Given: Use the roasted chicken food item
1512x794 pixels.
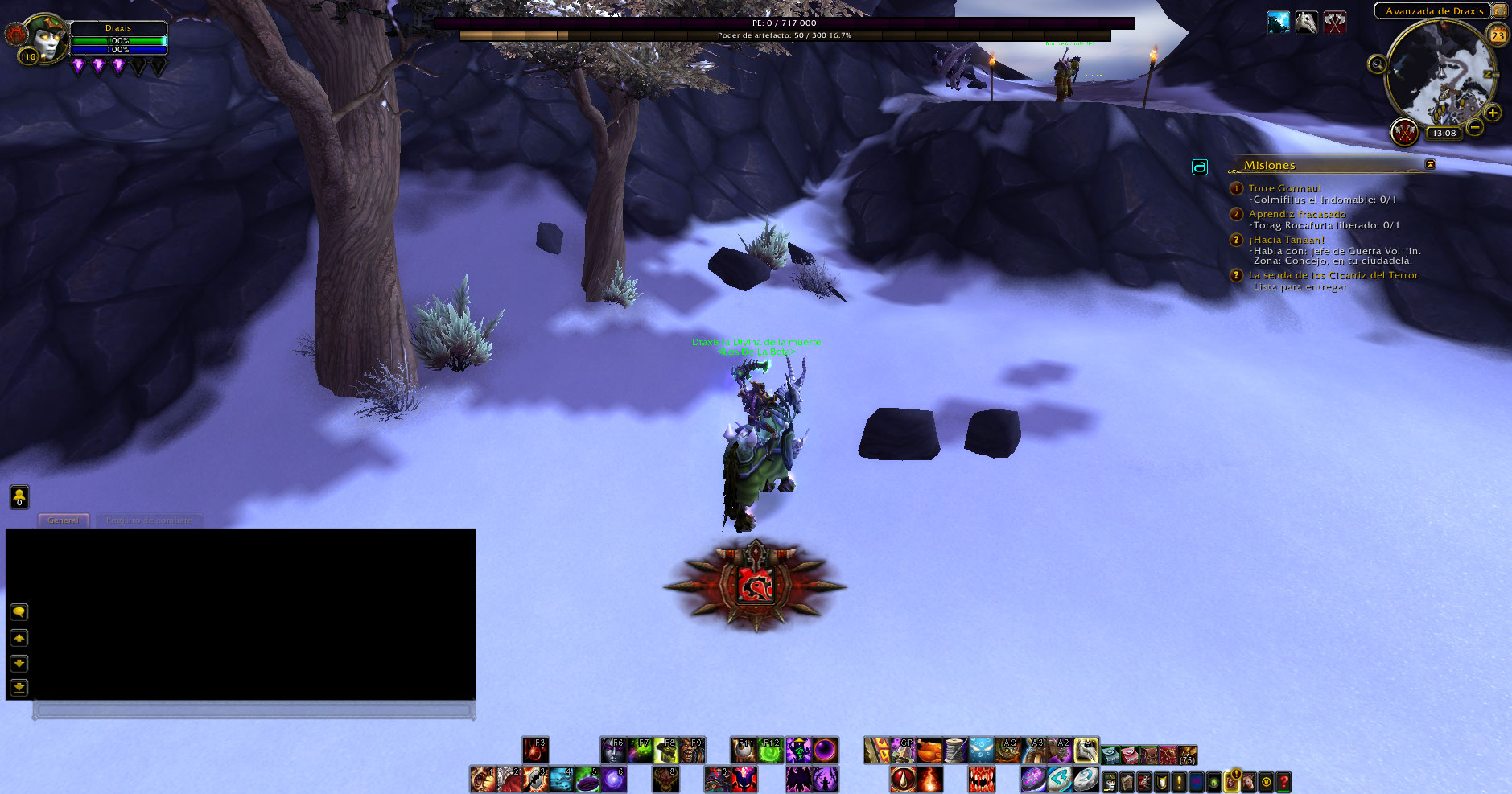Looking at the screenshot, I should coord(929,751).
